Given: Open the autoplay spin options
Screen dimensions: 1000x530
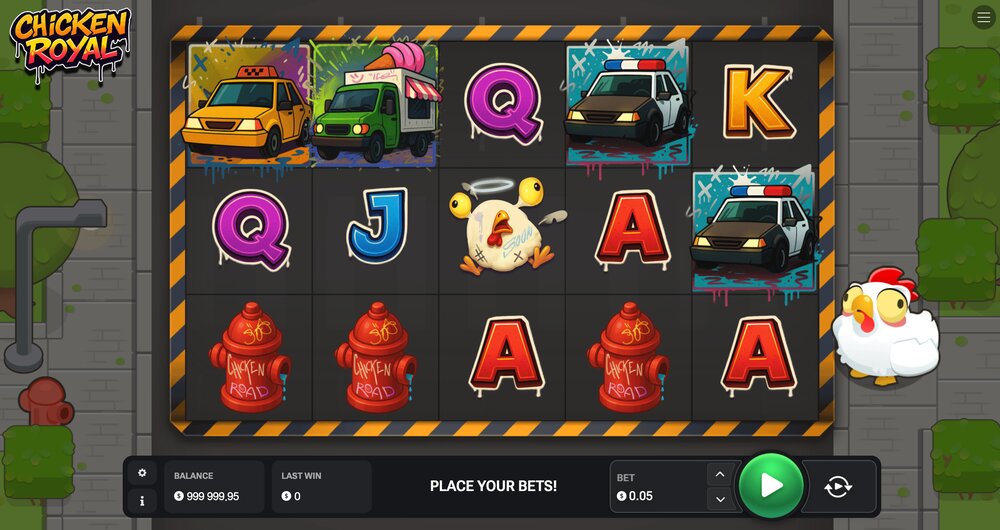Looking at the screenshot, I should pos(838,487).
